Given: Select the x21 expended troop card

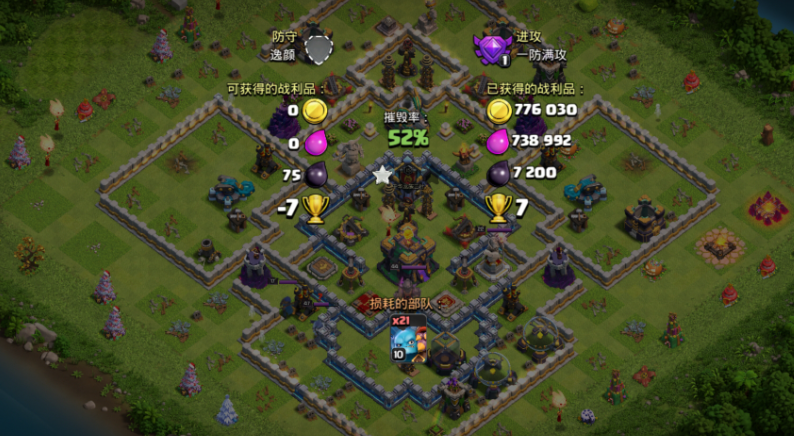Looking at the screenshot, I should (408, 339).
